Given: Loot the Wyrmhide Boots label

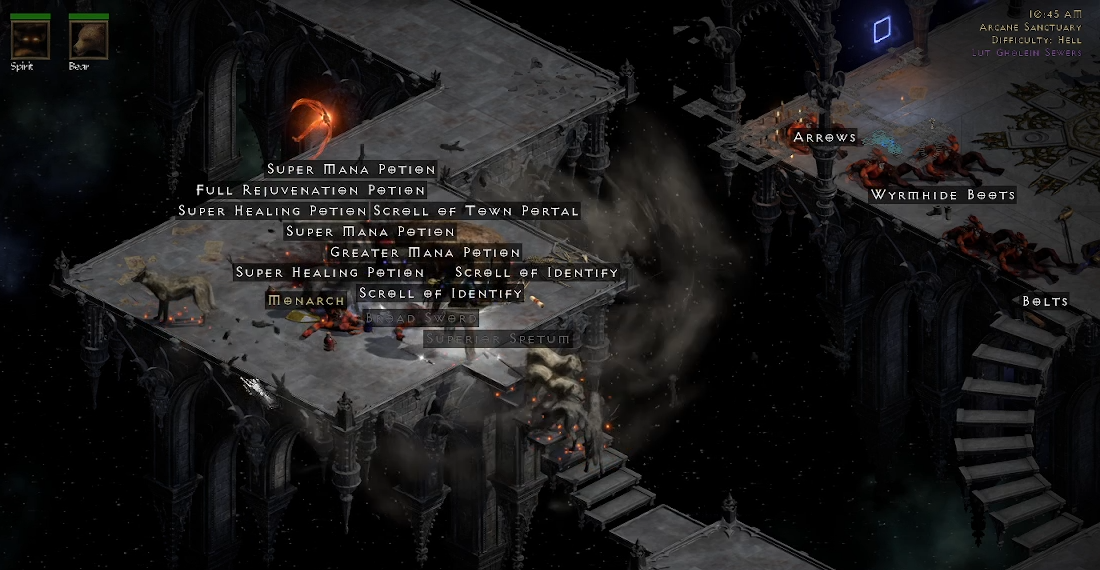Looking at the screenshot, I should pyautogui.click(x=942, y=195).
